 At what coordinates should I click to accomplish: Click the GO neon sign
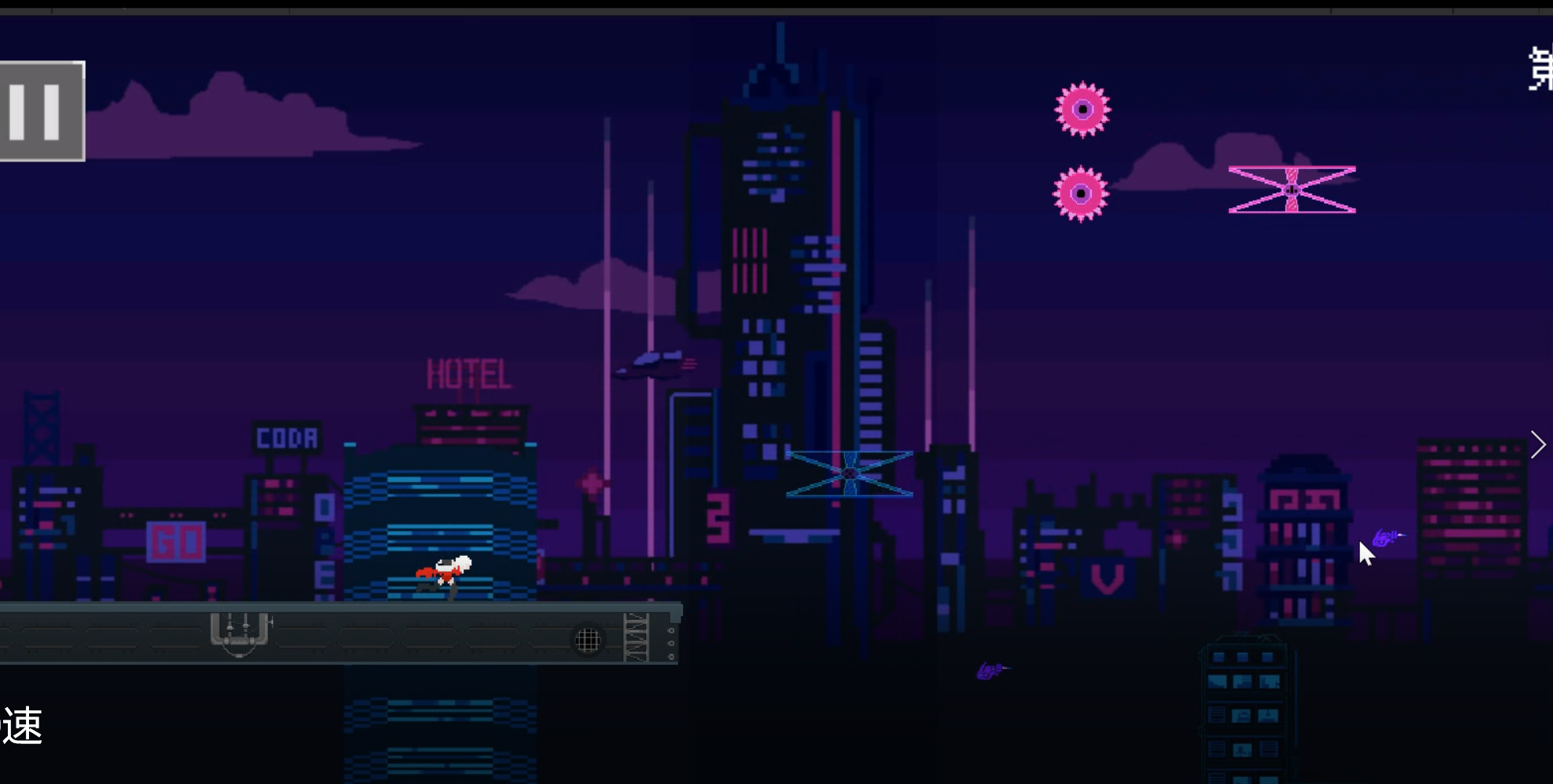point(176,541)
